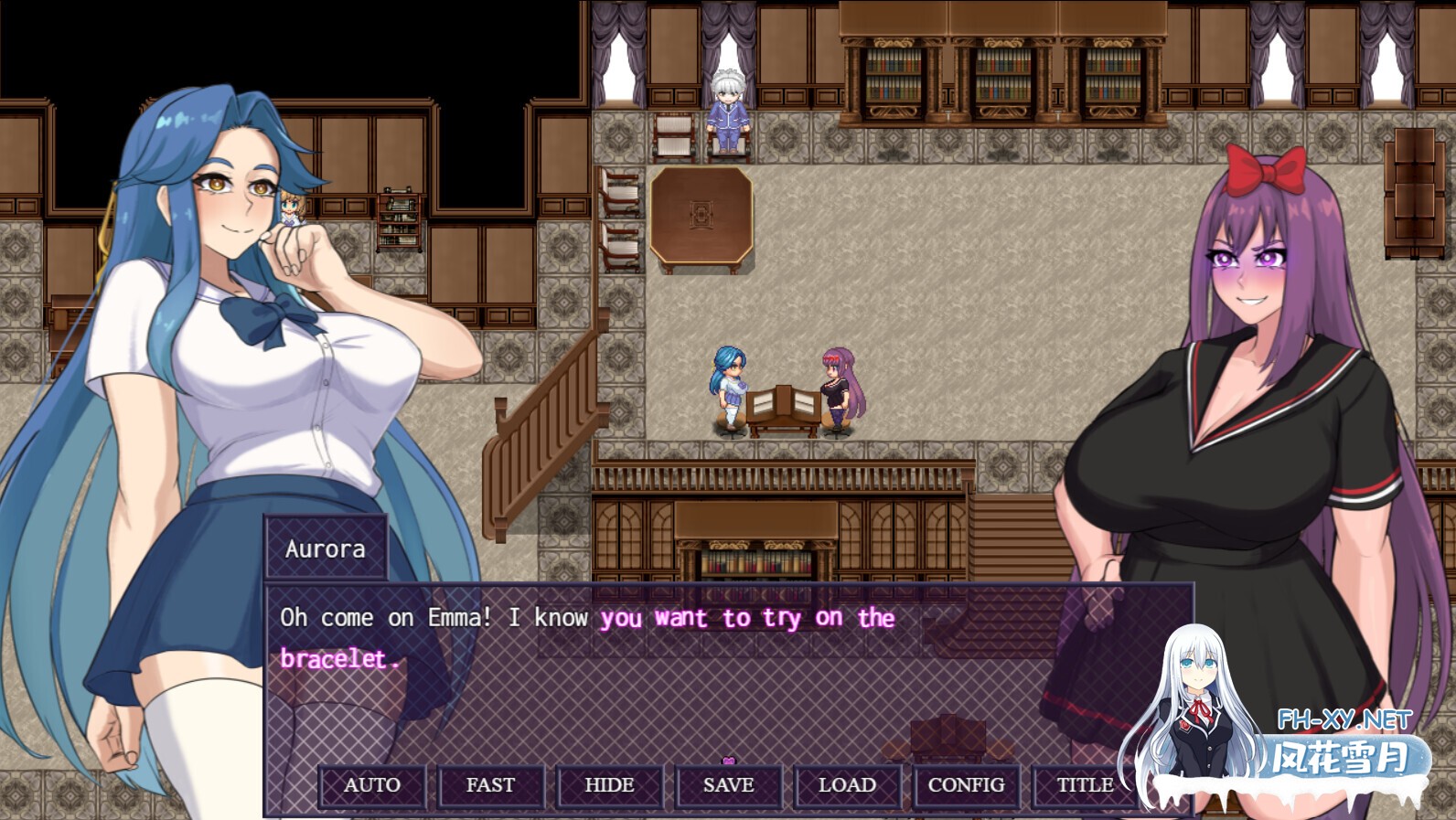
Task: Toggle HIDE to conceal the dialogue box
Action: [x=609, y=785]
